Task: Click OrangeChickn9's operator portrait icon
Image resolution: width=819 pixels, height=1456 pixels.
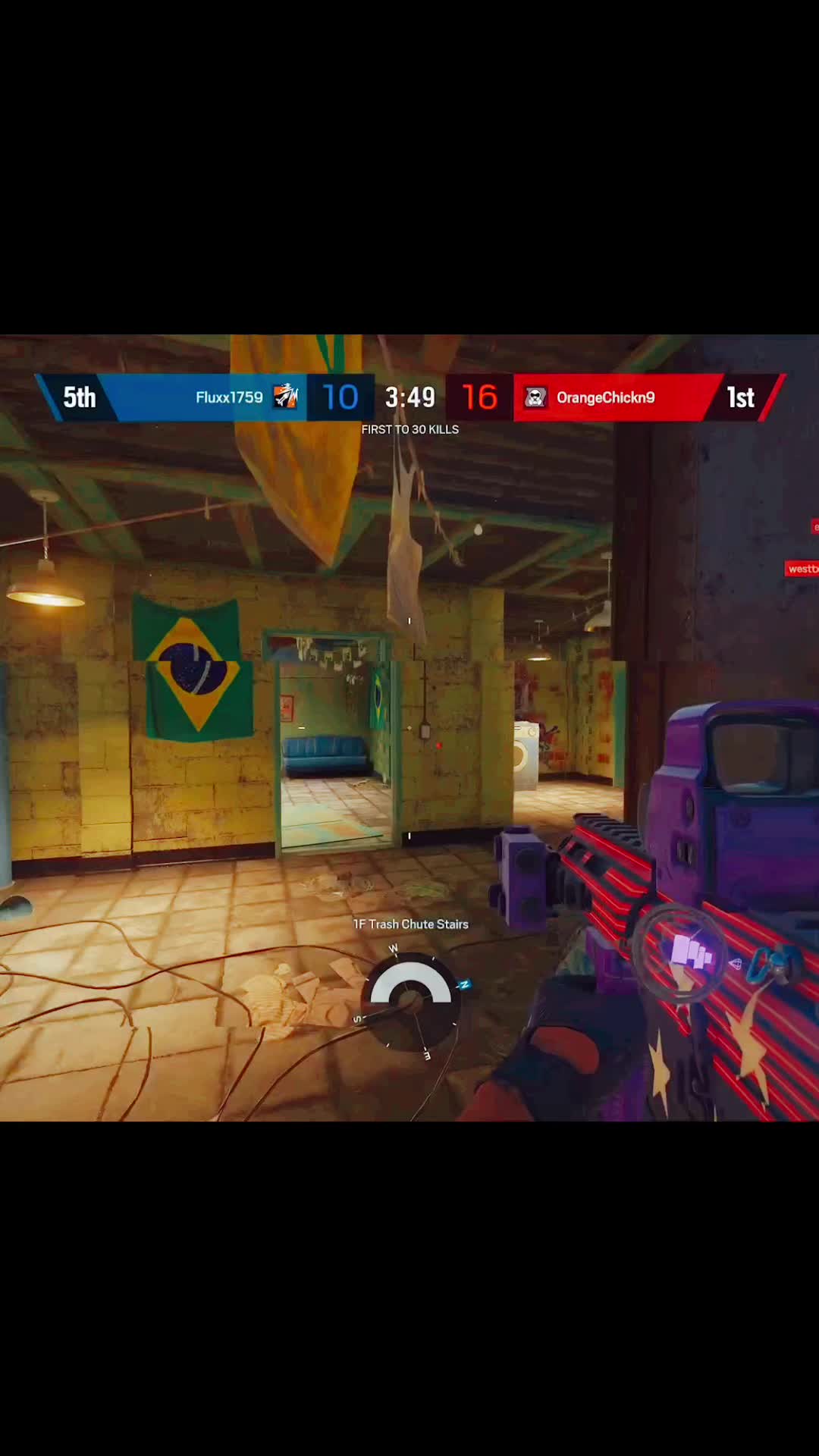Action: pyautogui.click(x=535, y=397)
